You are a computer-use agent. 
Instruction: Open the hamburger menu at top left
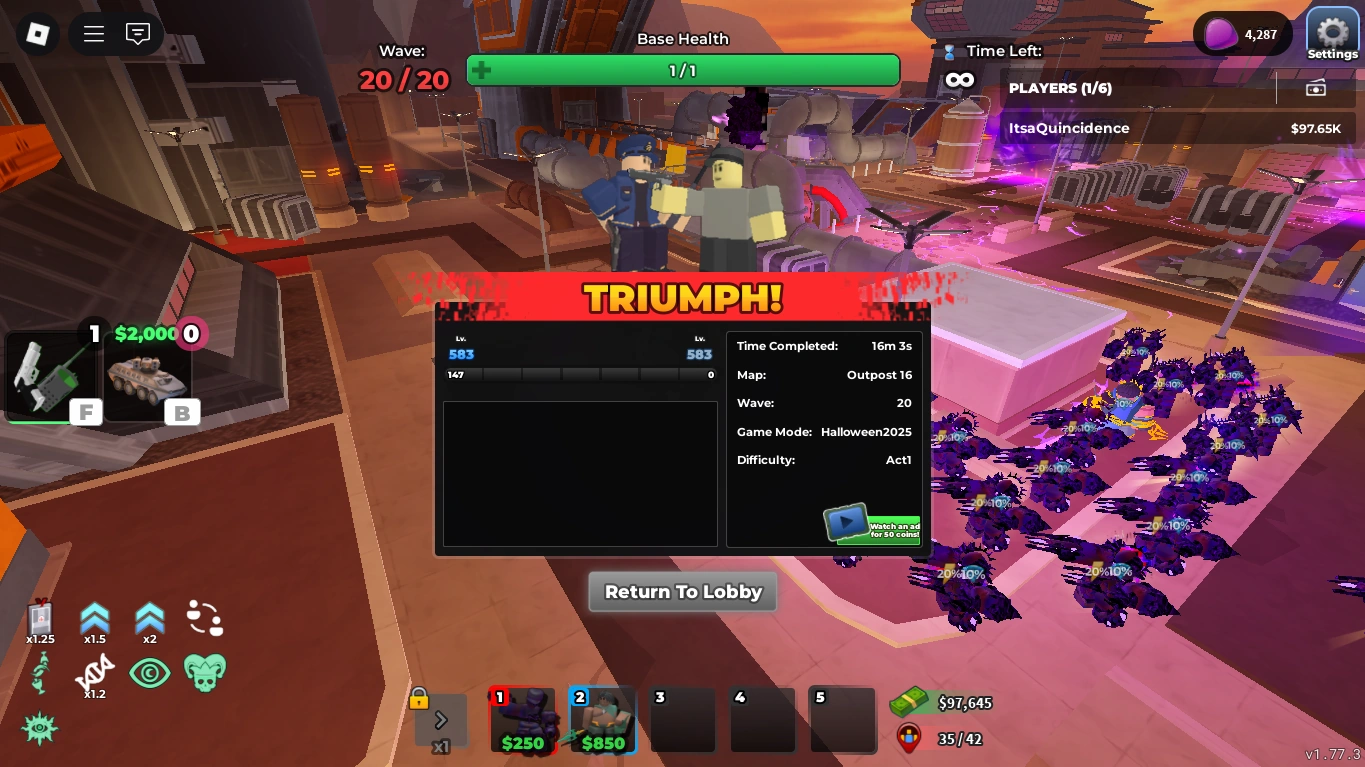[x=93, y=33]
